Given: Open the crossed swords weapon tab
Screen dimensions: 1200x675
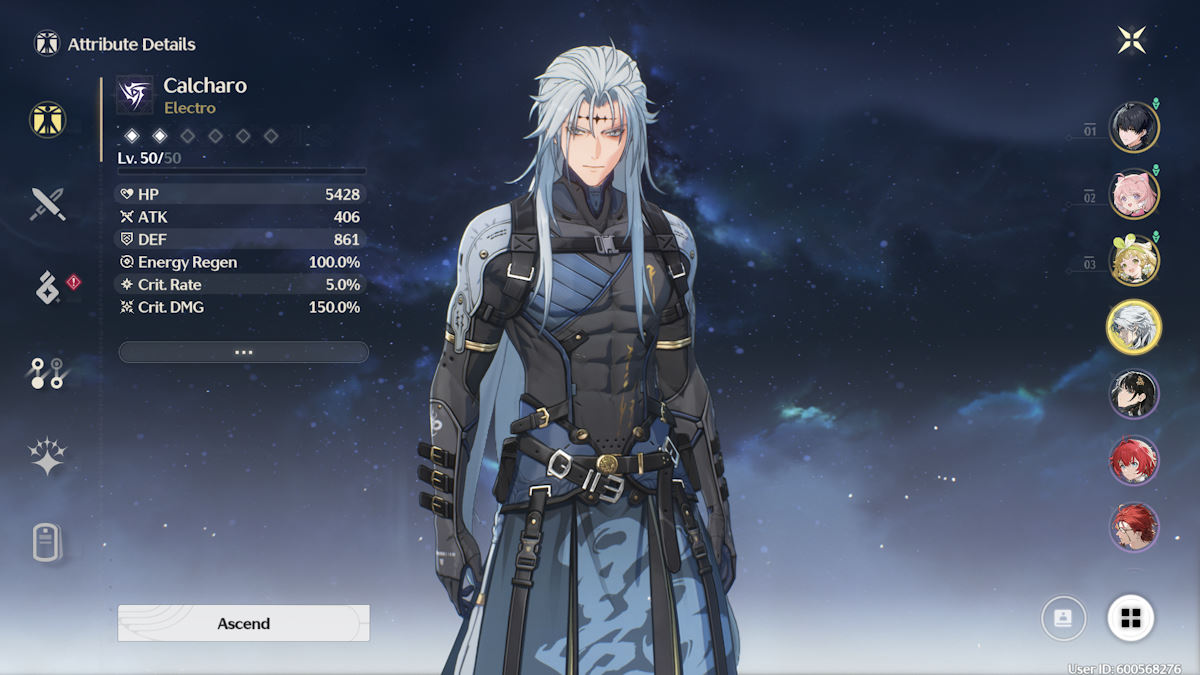Looking at the screenshot, I should click(47, 204).
